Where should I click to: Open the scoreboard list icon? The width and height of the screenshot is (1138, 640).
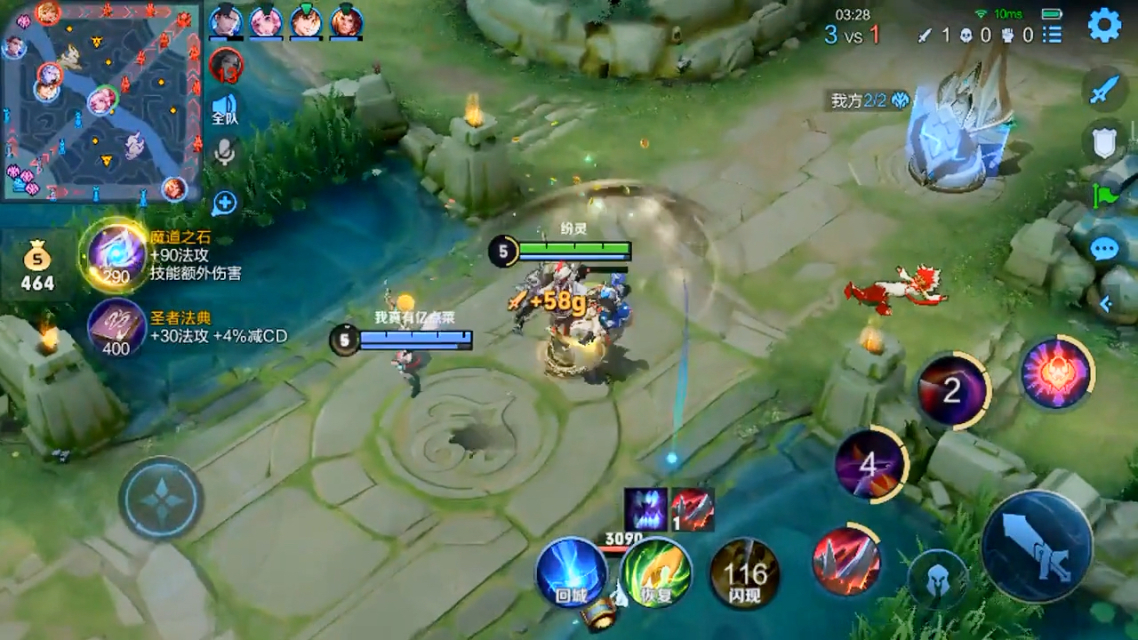pyautogui.click(x=1052, y=35)
